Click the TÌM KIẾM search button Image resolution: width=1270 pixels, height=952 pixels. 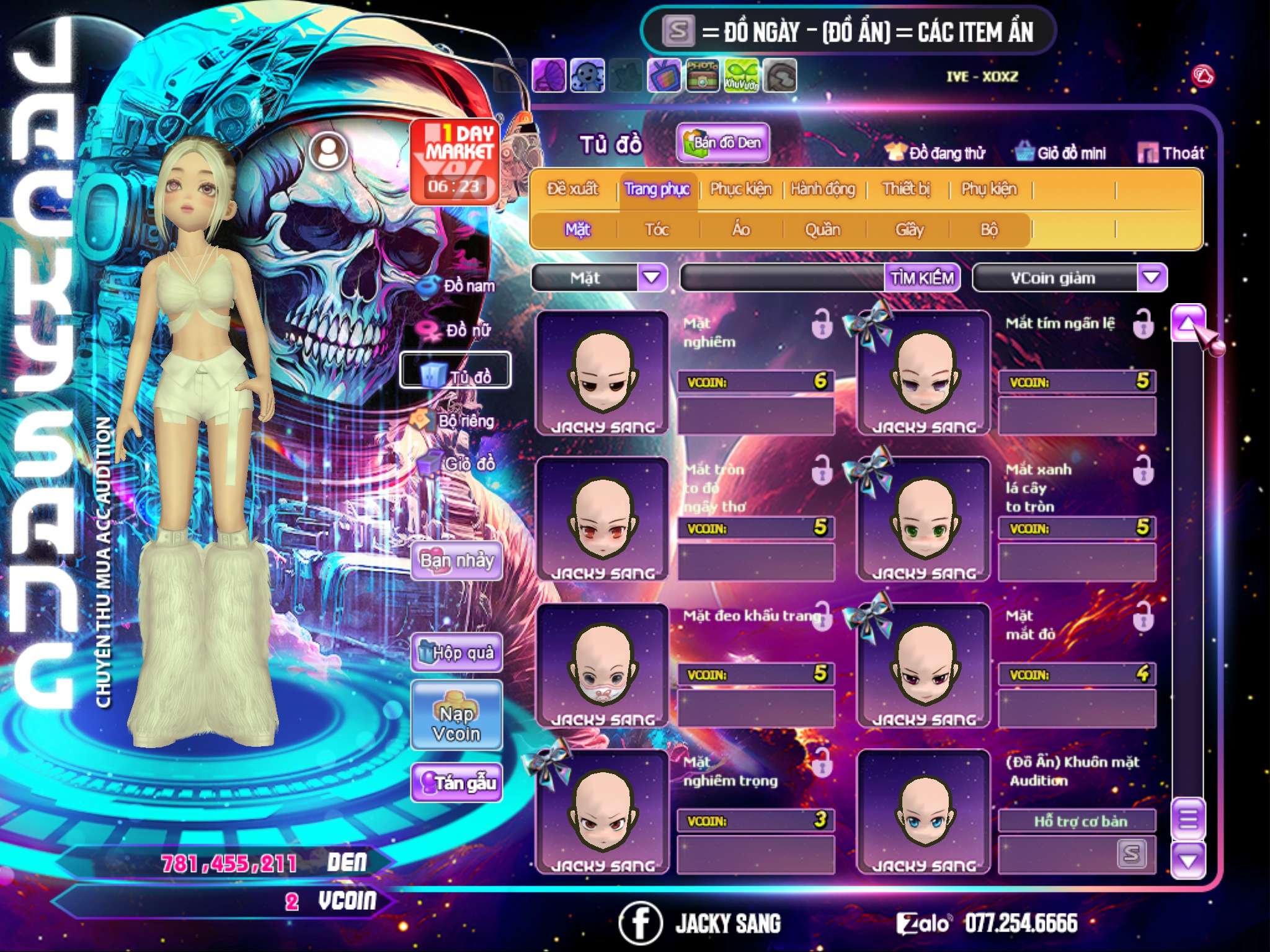pos(922,278)
